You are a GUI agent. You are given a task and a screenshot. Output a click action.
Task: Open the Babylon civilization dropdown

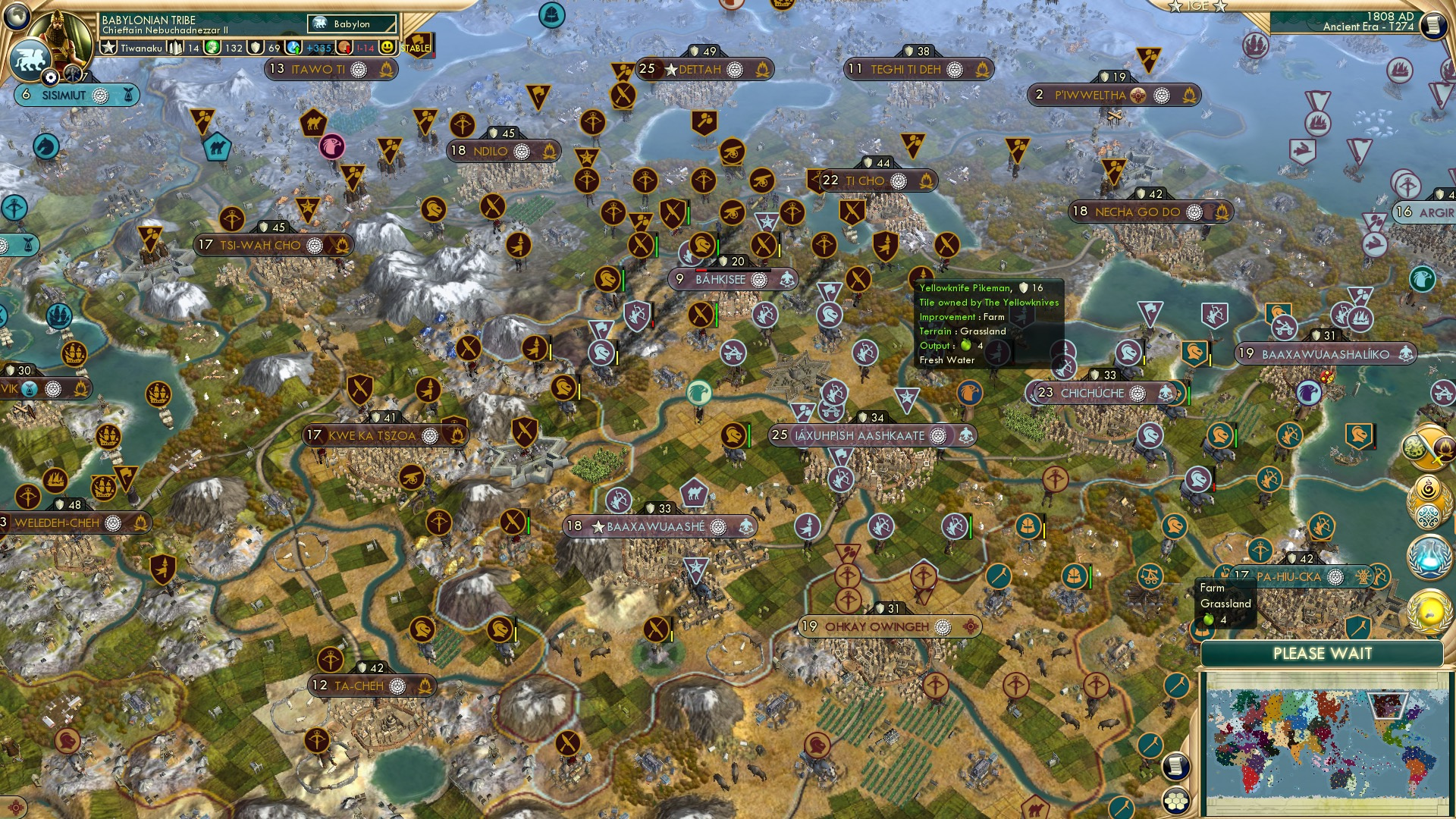(352, 24)
